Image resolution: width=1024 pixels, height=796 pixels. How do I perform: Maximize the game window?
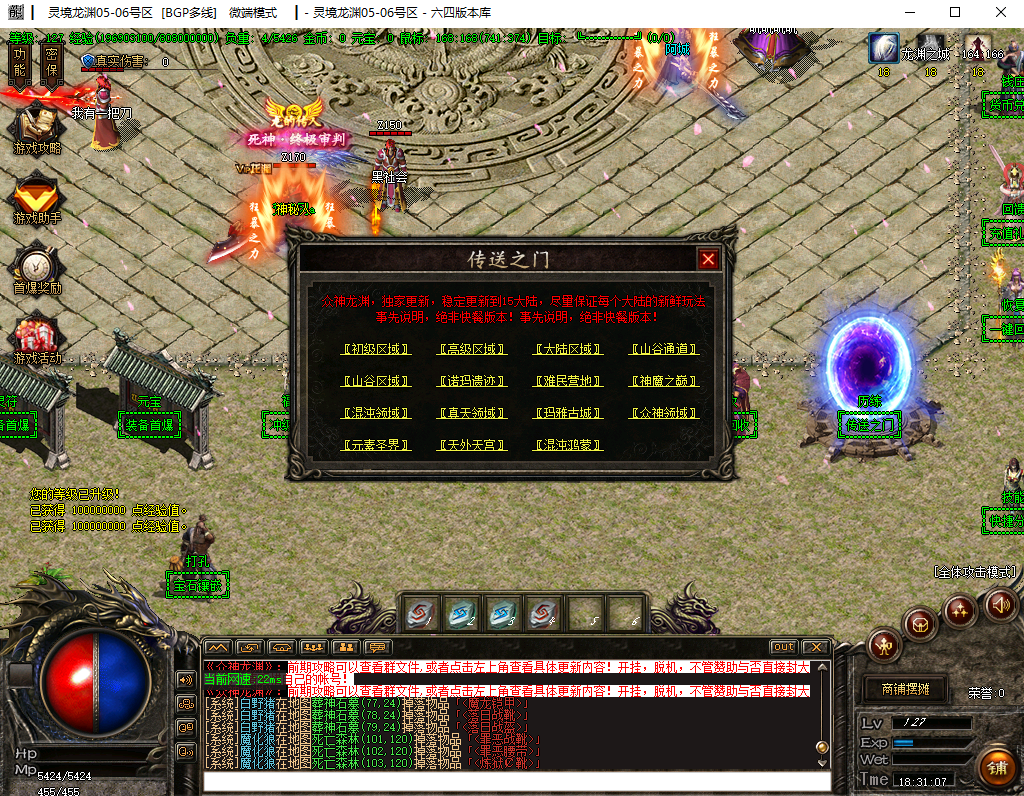pos(954,13)
